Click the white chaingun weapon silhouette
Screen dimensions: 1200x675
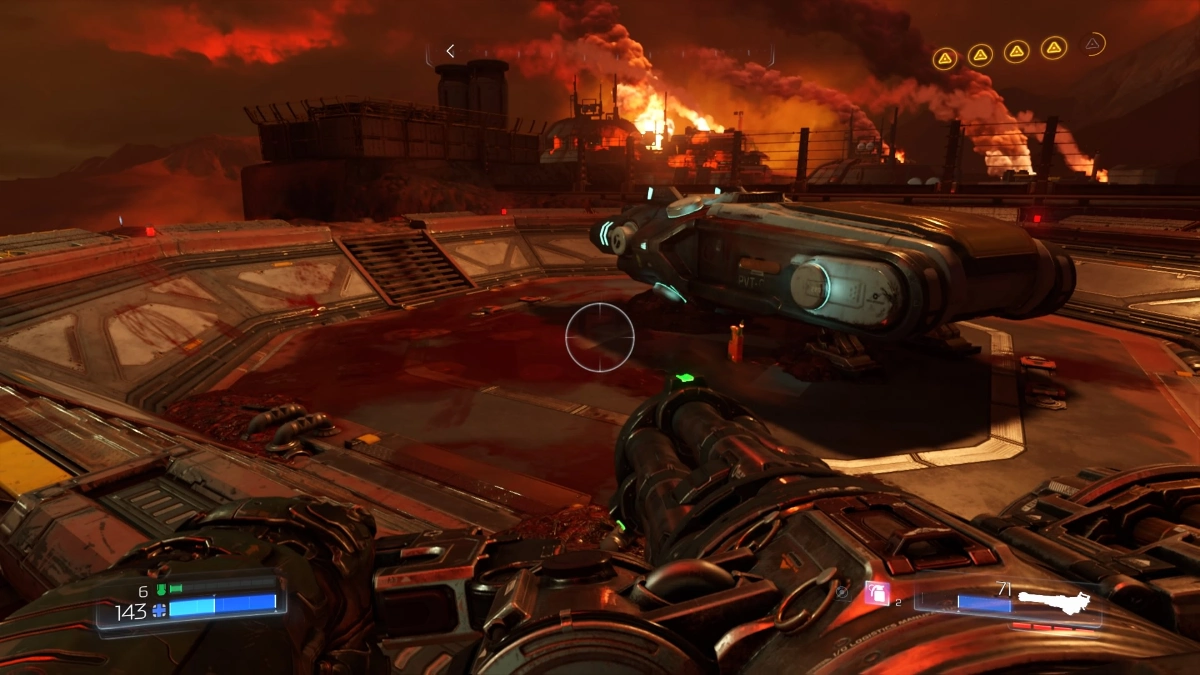[1052, 602]
